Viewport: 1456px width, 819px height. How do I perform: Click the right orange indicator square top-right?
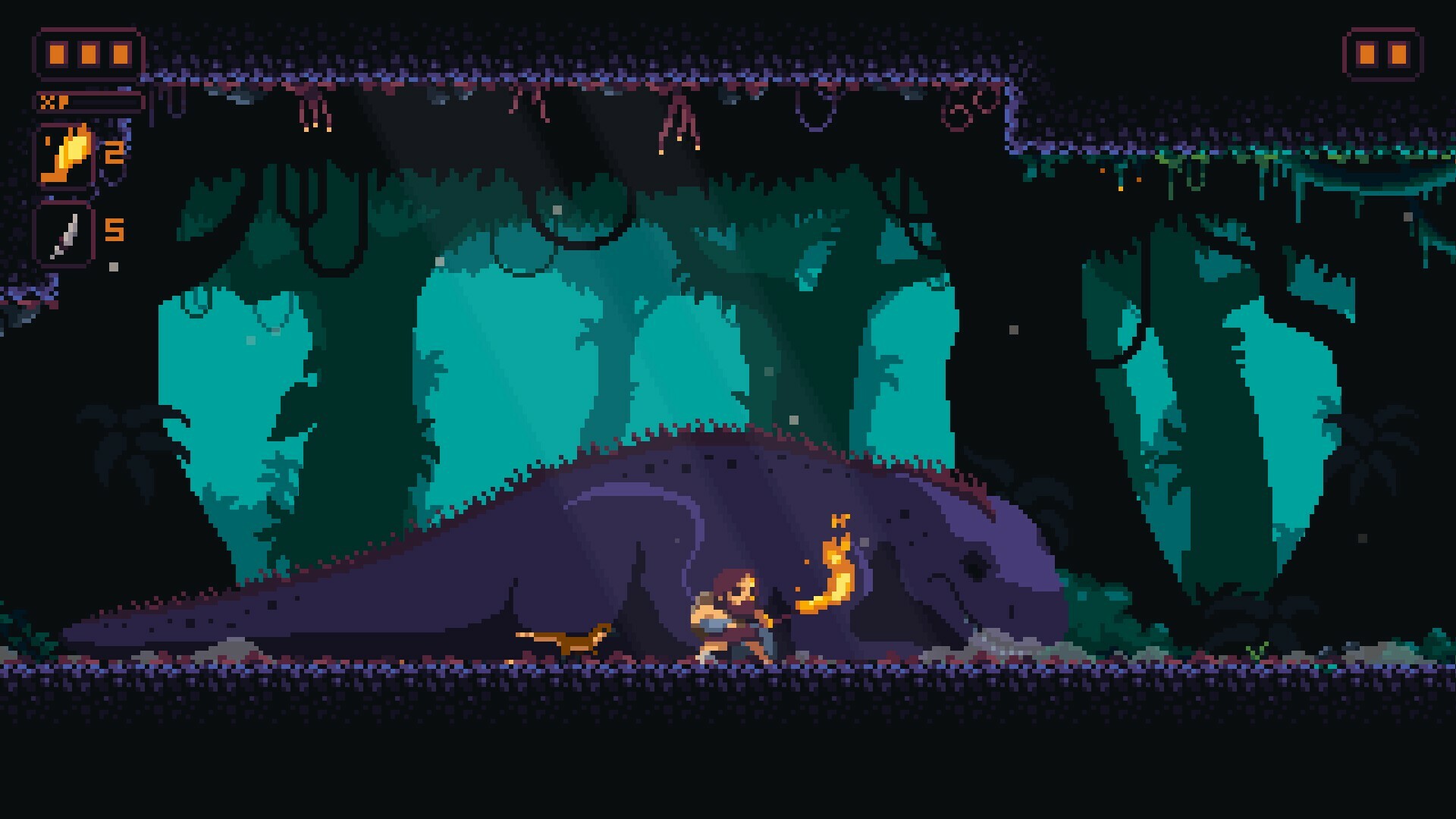[1400, 53]
